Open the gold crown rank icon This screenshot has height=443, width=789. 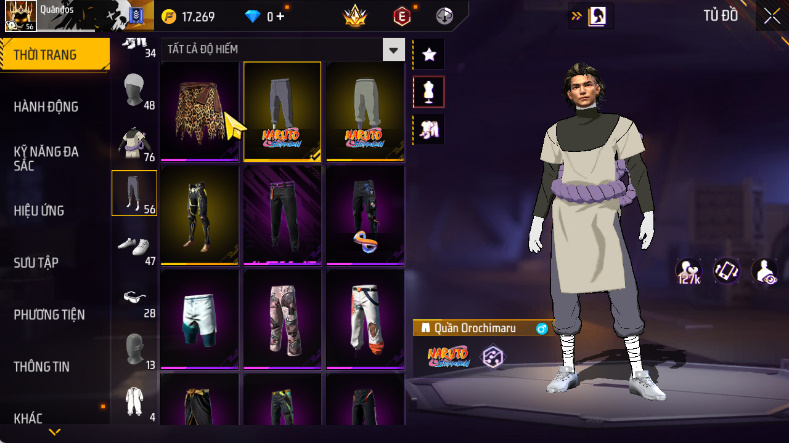pos(355,17)
